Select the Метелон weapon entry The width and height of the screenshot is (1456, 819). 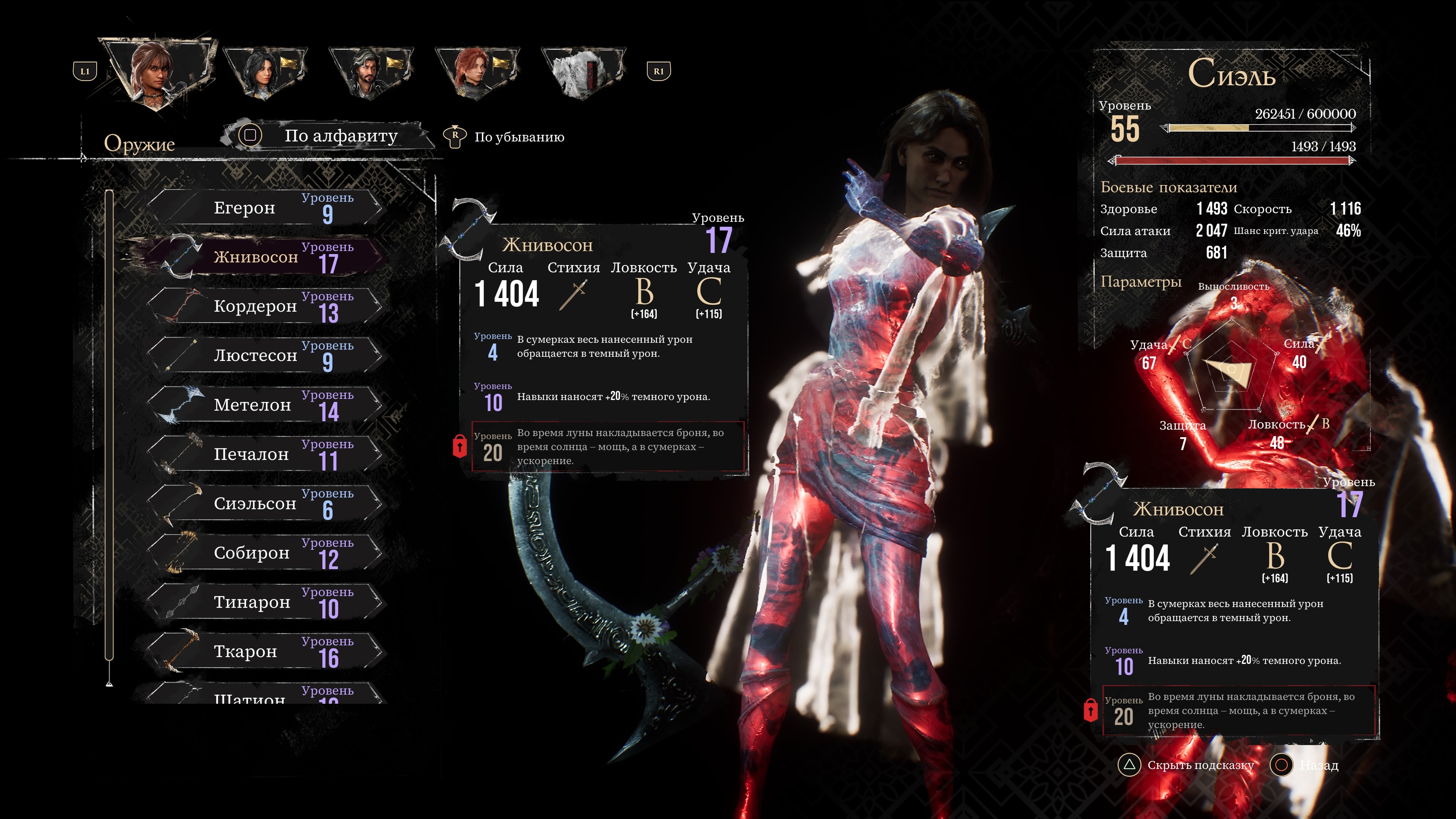coord(266,405)
